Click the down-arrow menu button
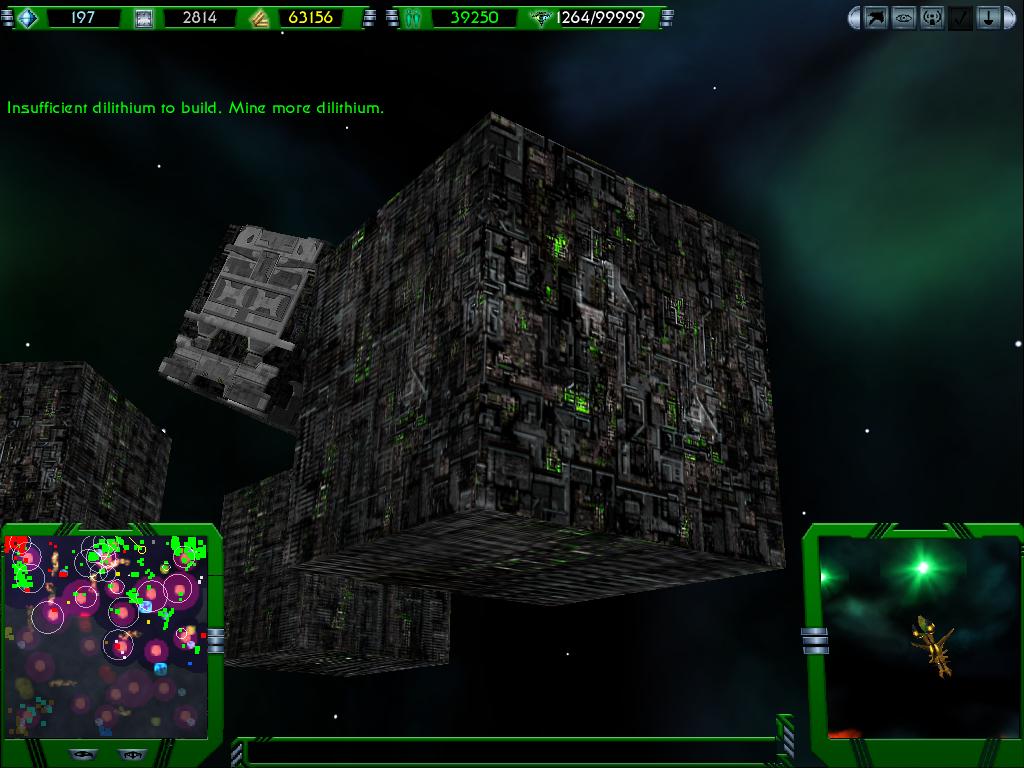The width and height of the screenshot is (1024, 768). coord(988,18)
